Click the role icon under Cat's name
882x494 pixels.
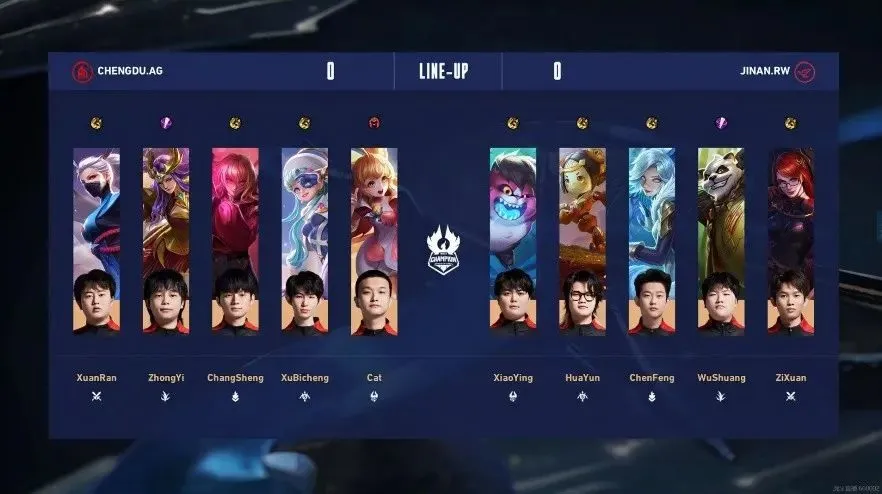click(374, 397)
